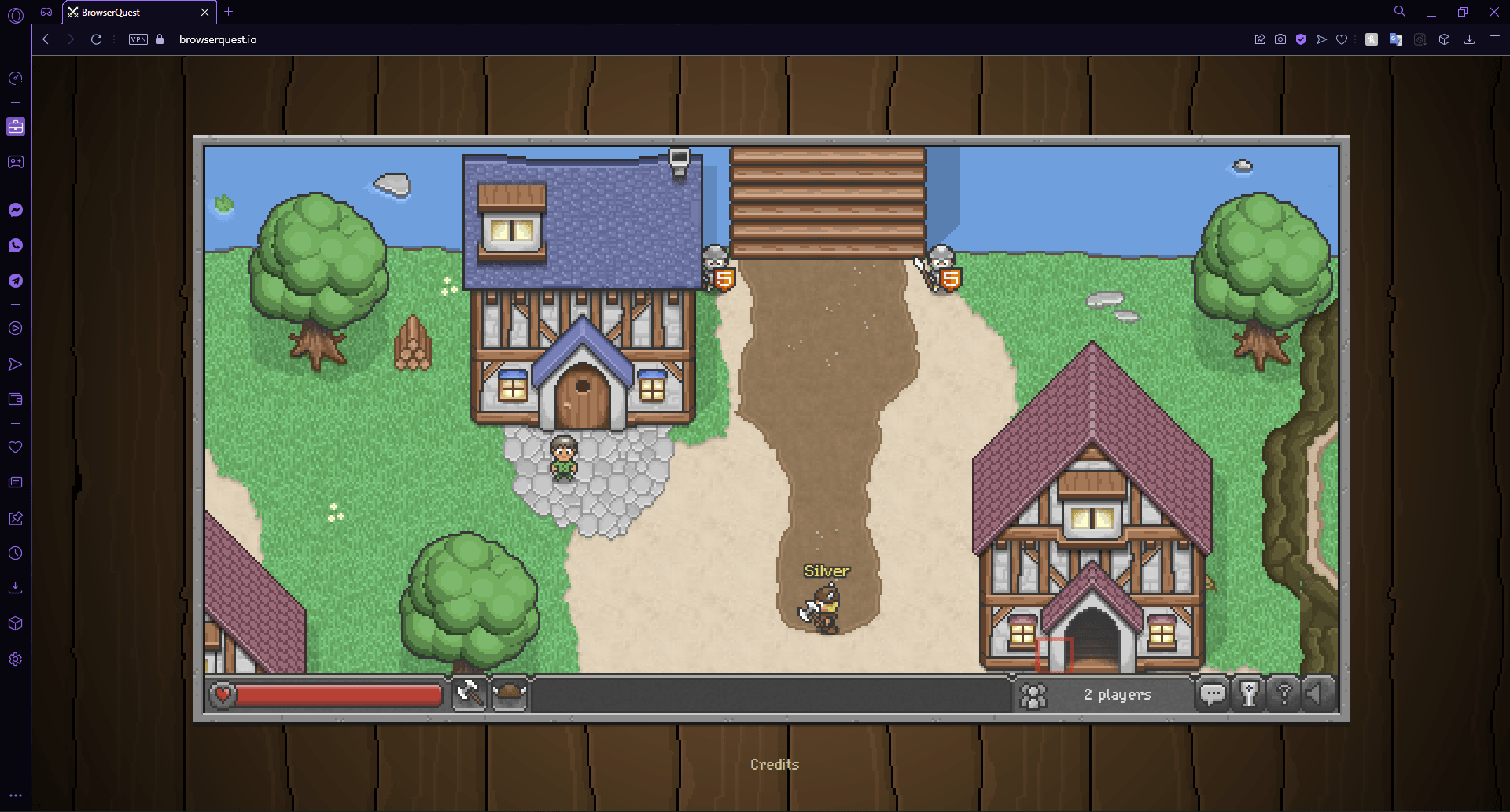Screen dimensions: 1510x812
Task: Click the helmet armor slot icon
Action: 509,693
